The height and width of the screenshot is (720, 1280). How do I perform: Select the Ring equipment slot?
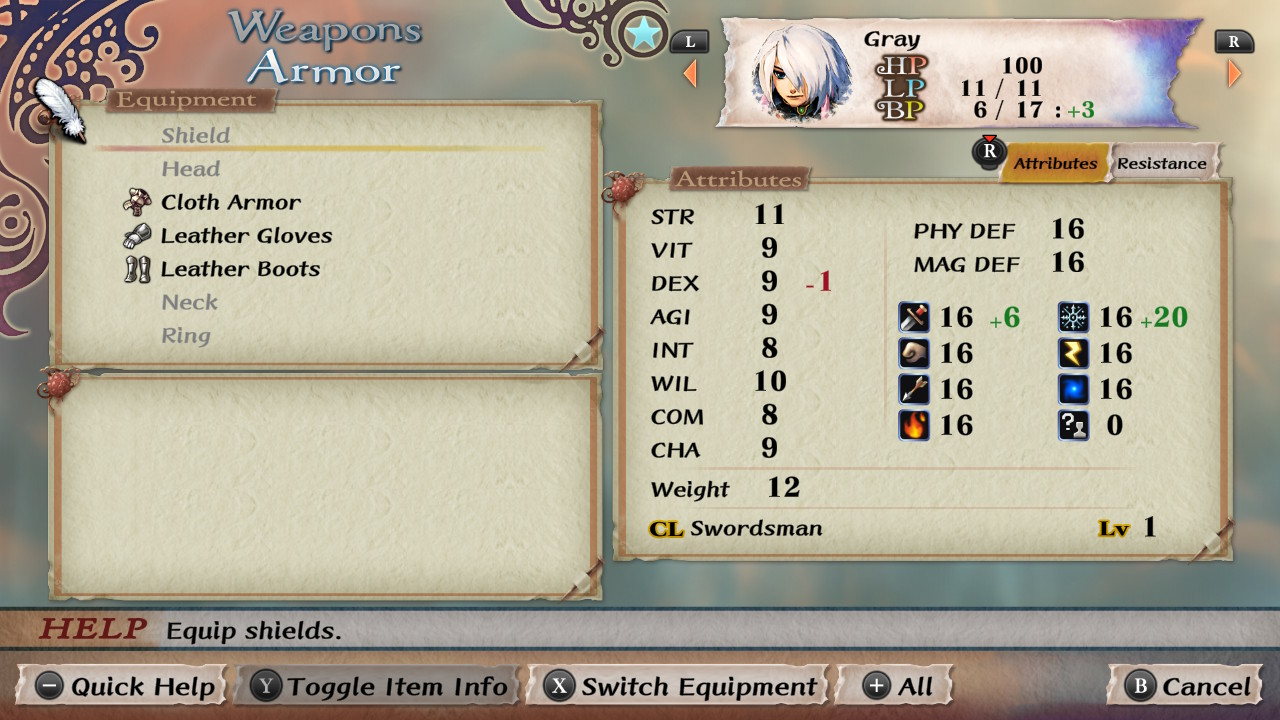point(186,336)
